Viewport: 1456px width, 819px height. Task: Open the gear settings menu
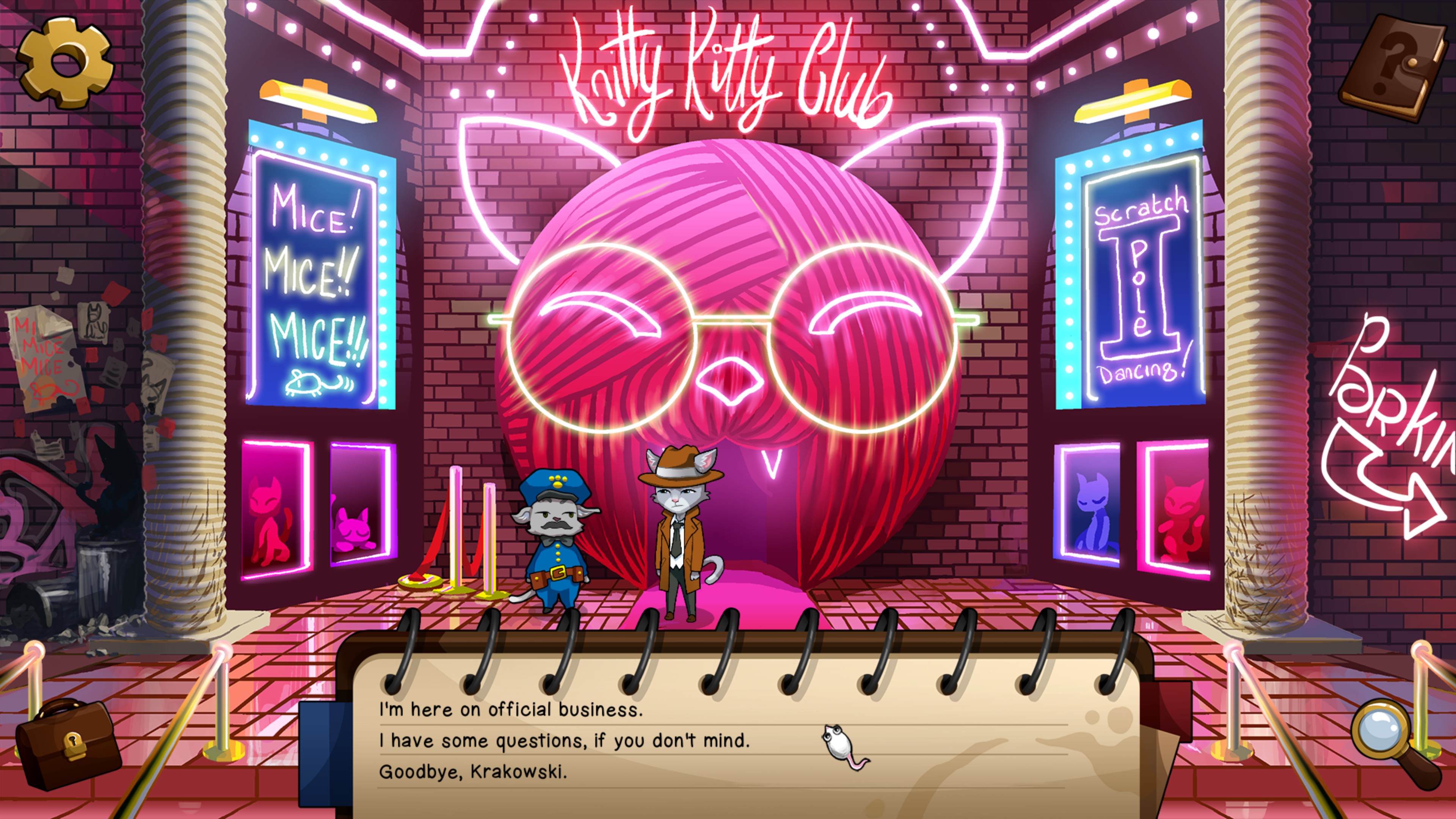[65, 61]
